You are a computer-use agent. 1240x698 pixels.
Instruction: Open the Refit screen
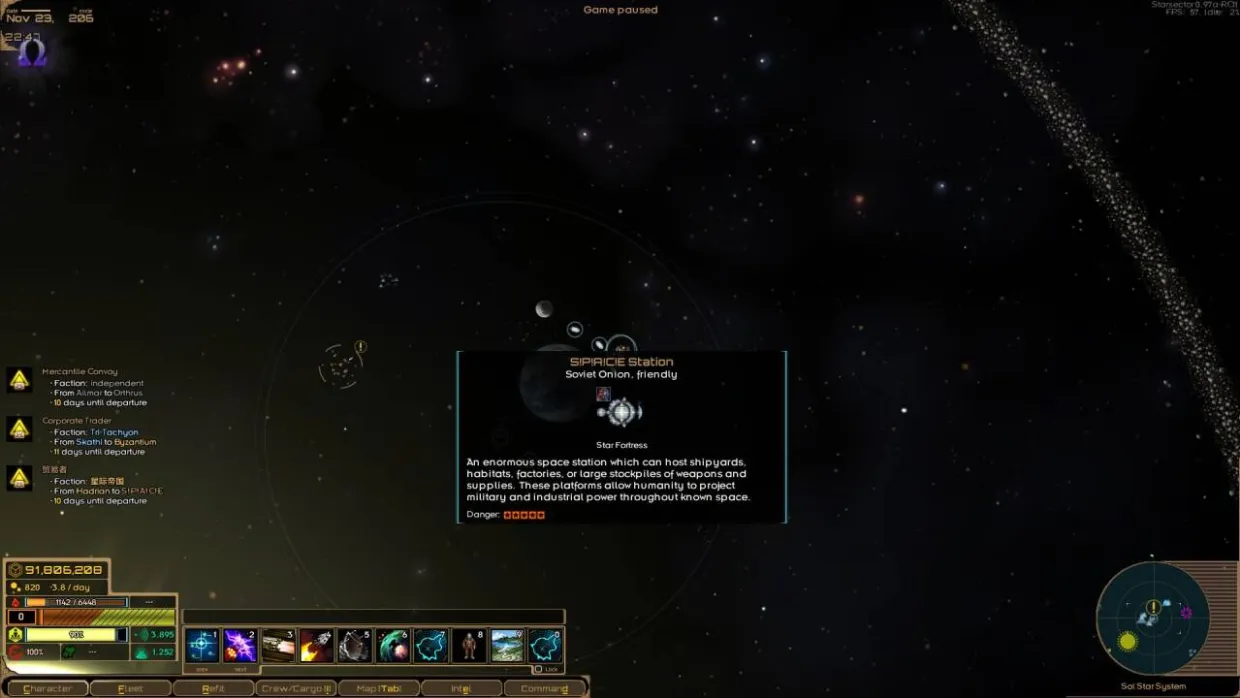click(x=213, y=688)
